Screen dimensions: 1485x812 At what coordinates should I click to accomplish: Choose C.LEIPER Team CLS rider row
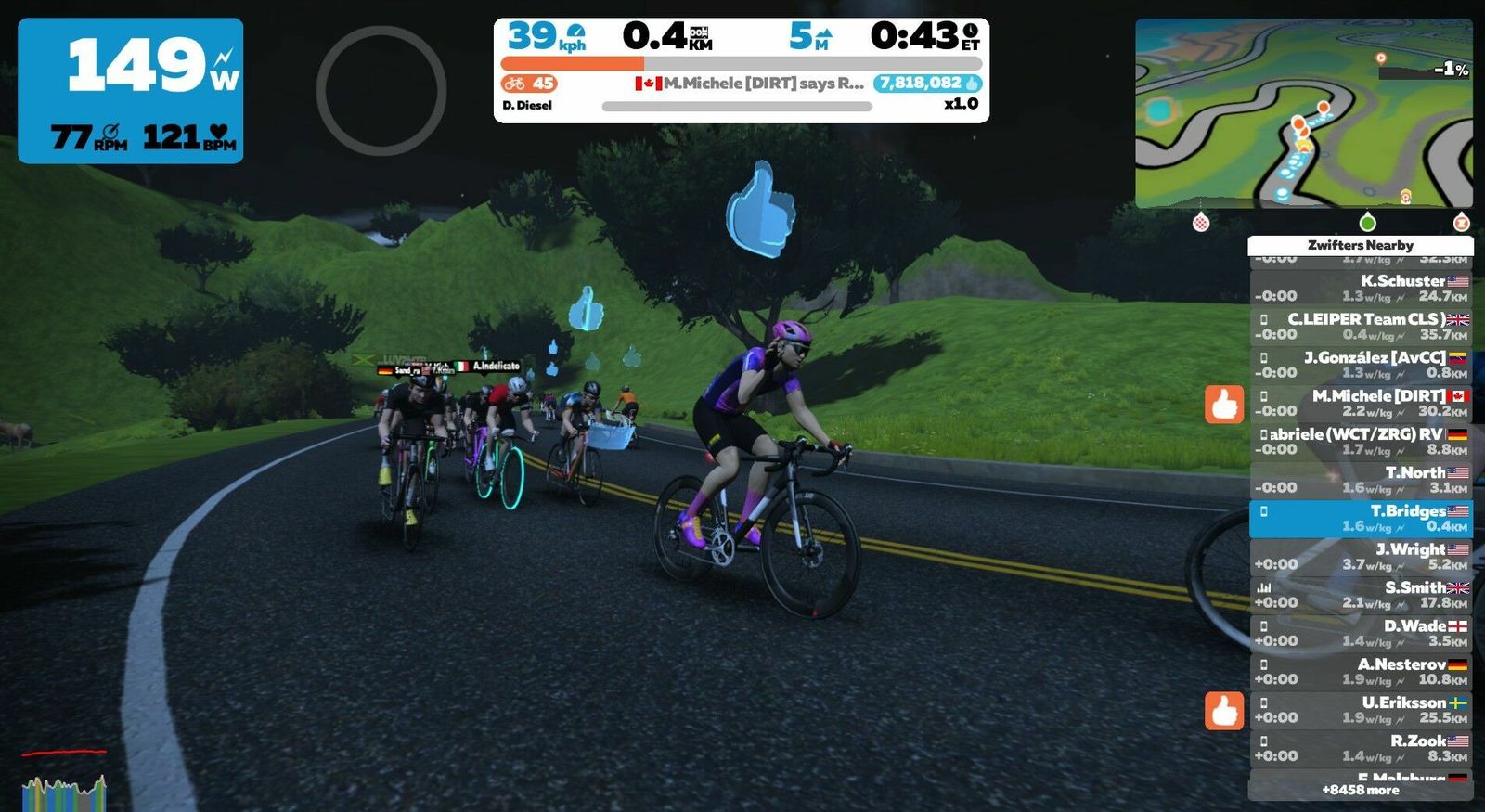[1361, 327]
